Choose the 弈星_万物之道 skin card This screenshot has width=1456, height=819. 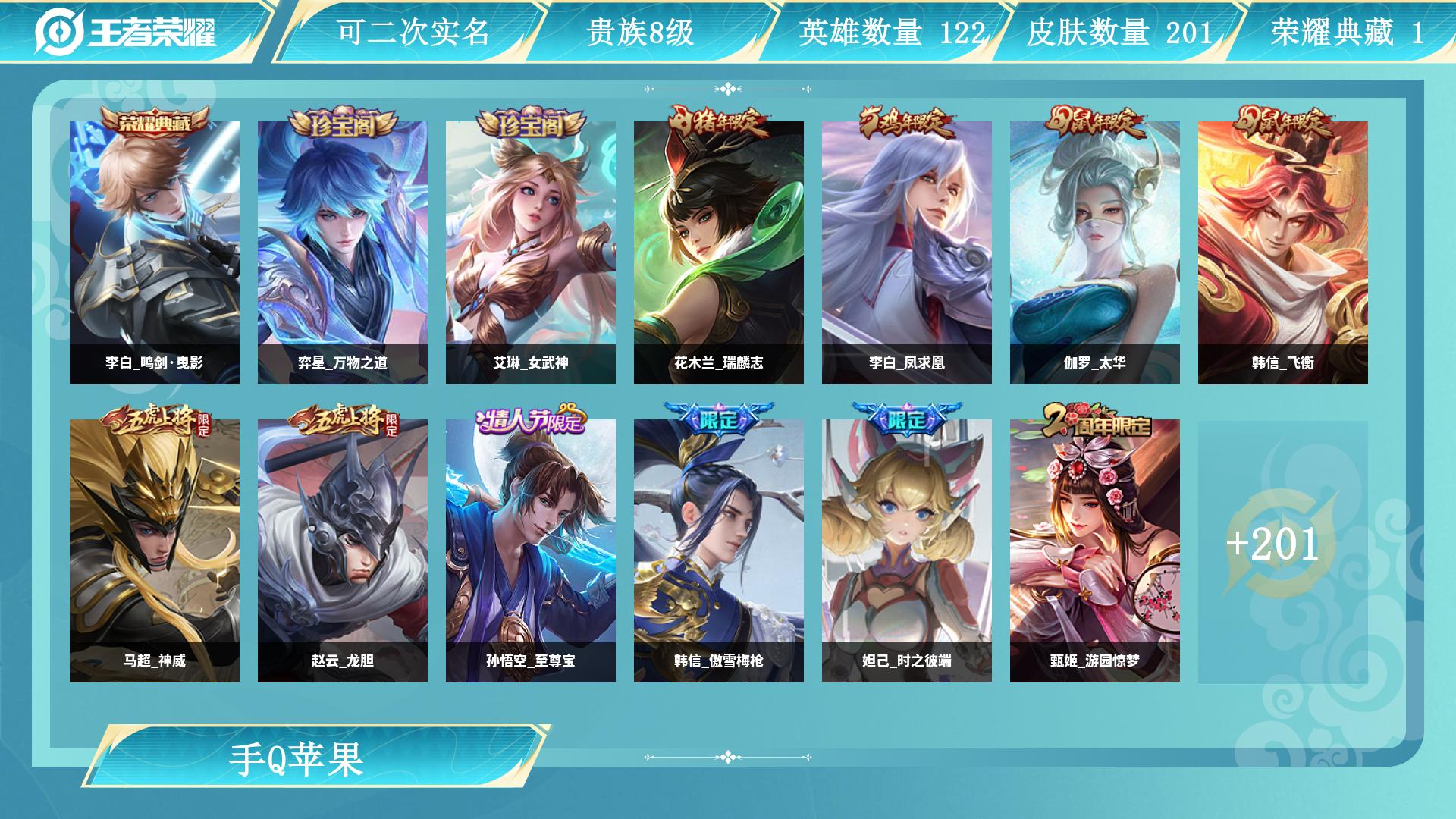[x=343, y=253]
